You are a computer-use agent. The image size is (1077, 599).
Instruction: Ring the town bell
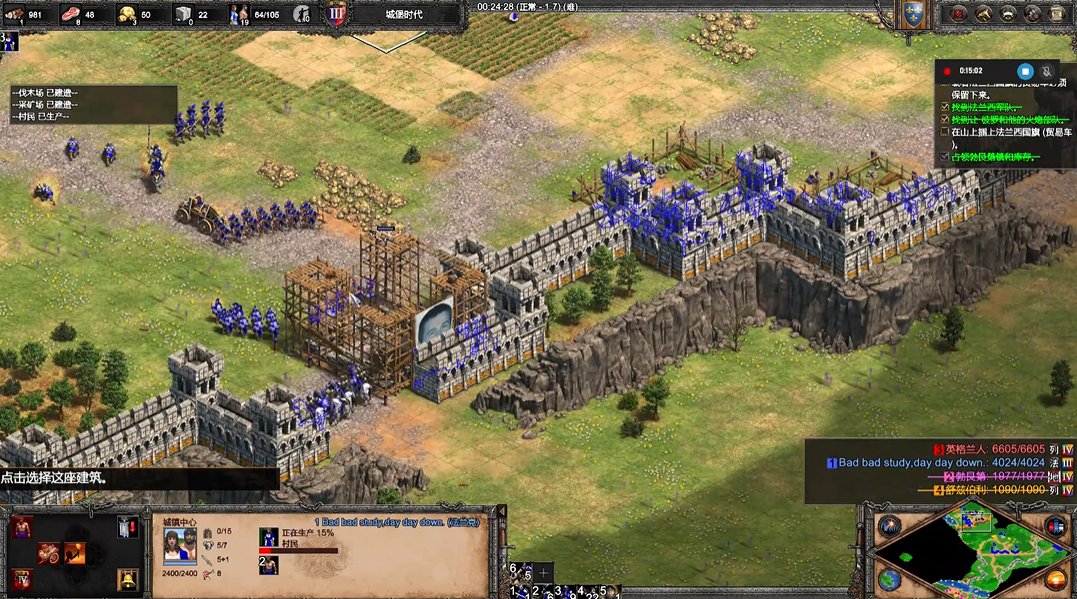pos(127,579)
